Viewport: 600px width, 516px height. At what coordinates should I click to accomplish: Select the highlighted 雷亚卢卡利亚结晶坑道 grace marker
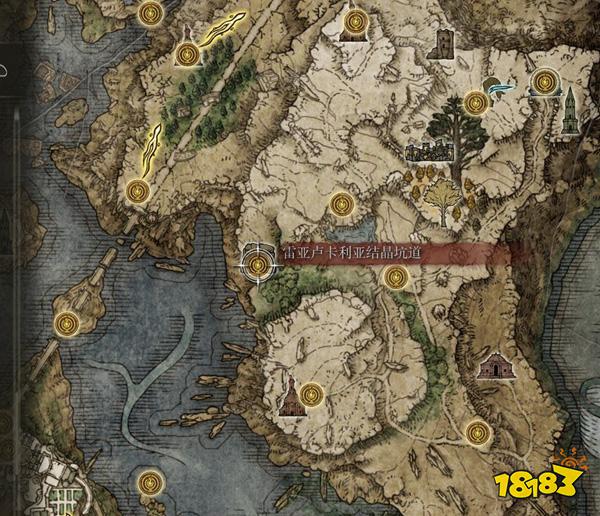[260, 265]
